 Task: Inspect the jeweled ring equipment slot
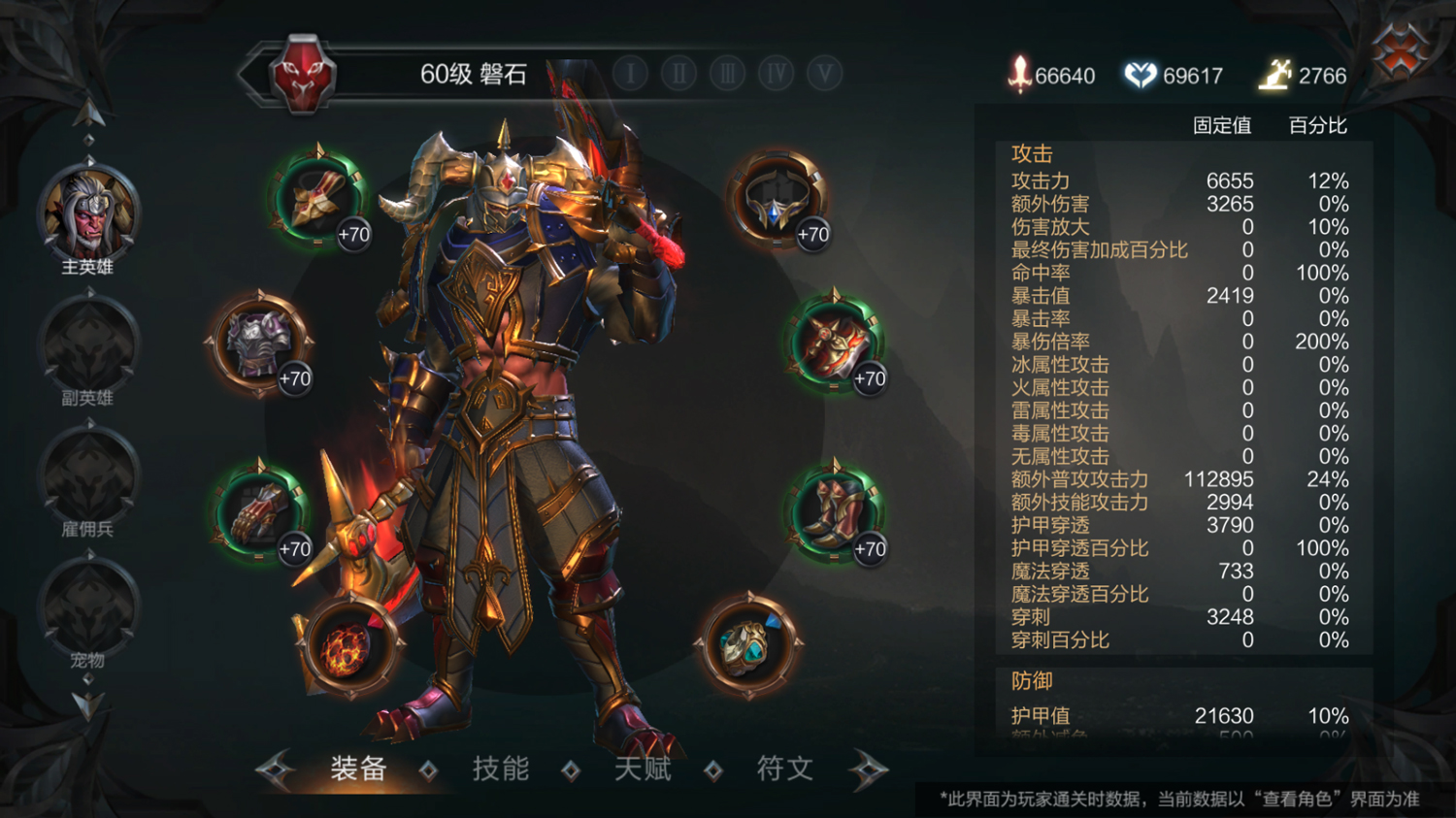pos(747,645)
